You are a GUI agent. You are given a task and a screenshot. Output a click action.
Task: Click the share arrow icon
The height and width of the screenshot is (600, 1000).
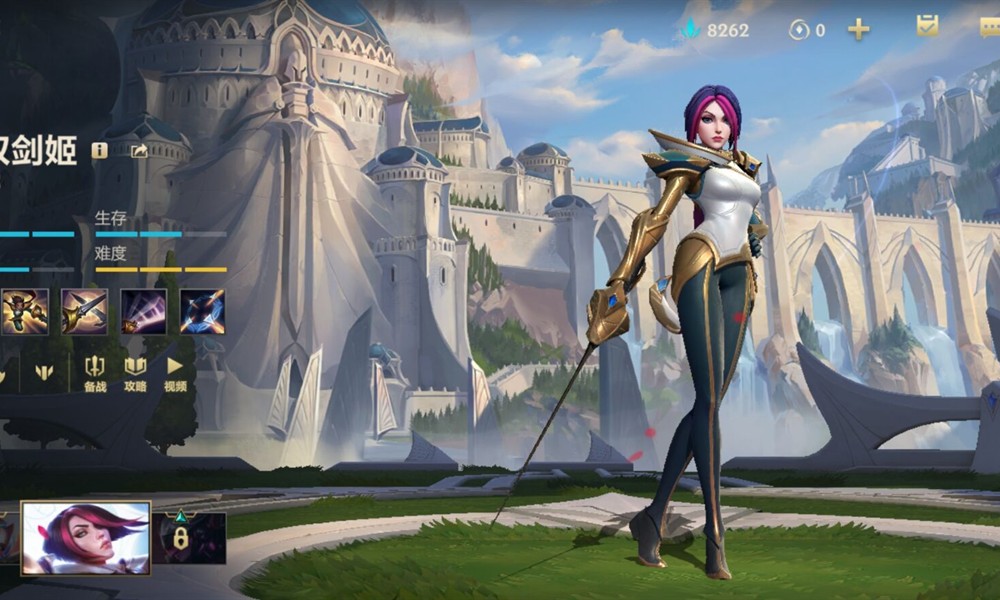point(139,151)
